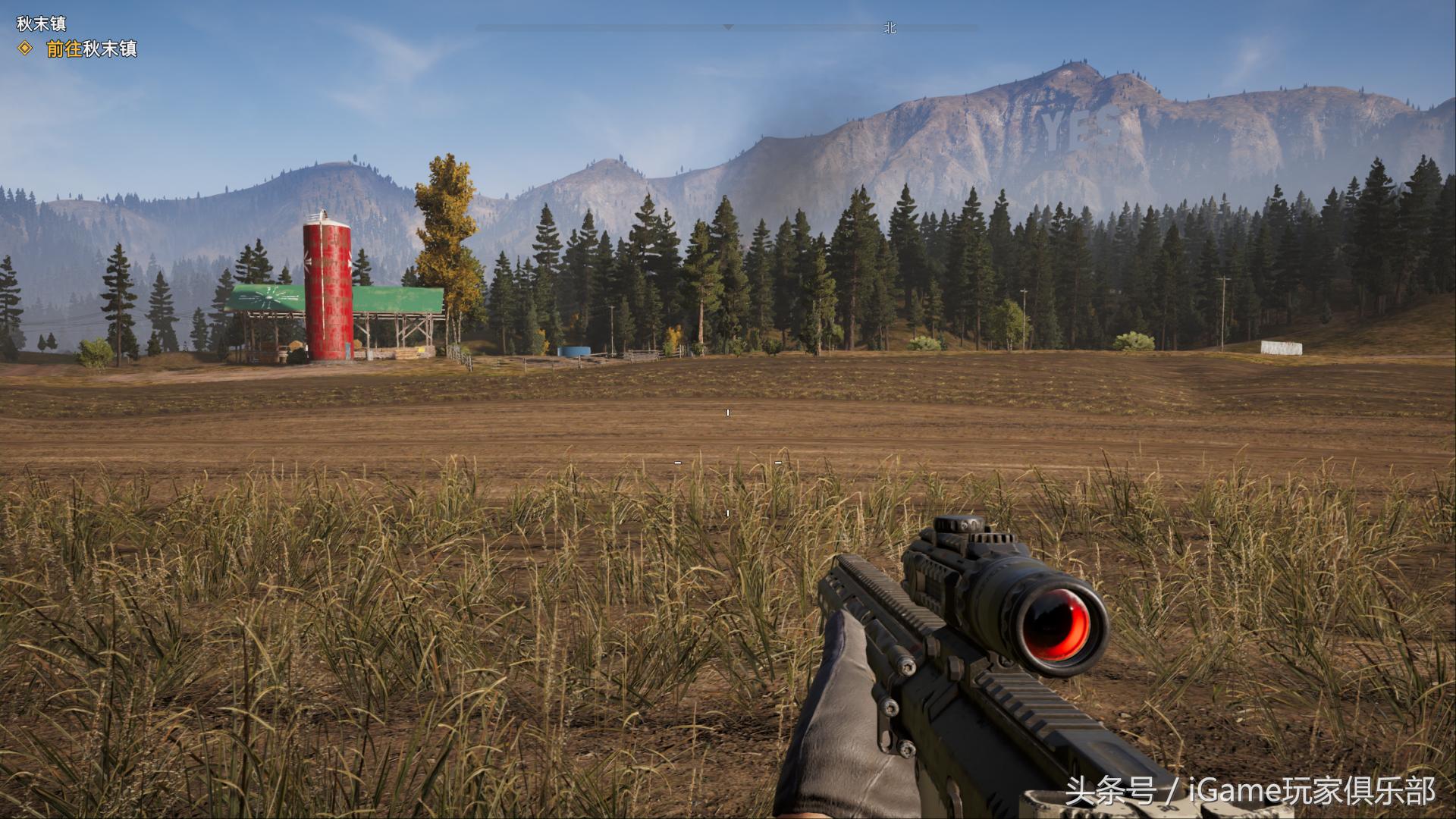Click the 北 marker on the compass bar
The height and width of the screenshot is (819, 1456).
pyautogui.click(x=890, y=28)
